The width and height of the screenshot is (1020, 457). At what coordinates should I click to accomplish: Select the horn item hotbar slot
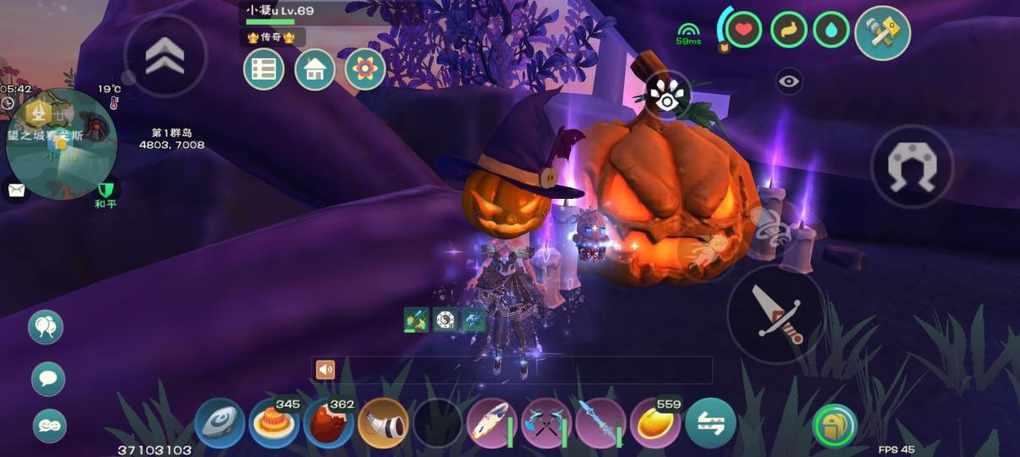click(383, 422)
